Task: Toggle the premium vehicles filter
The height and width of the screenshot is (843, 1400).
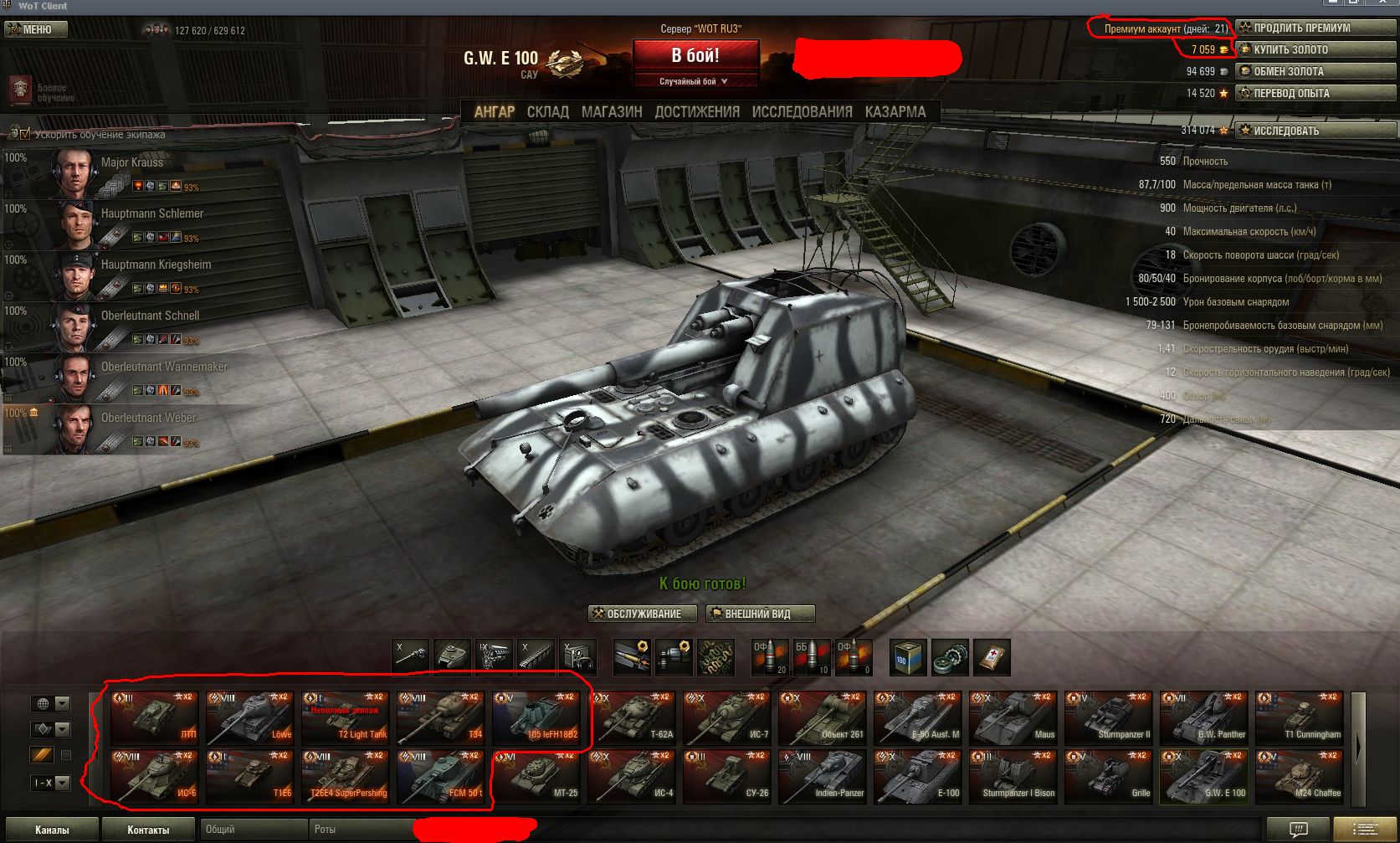Action: (41, 754)
